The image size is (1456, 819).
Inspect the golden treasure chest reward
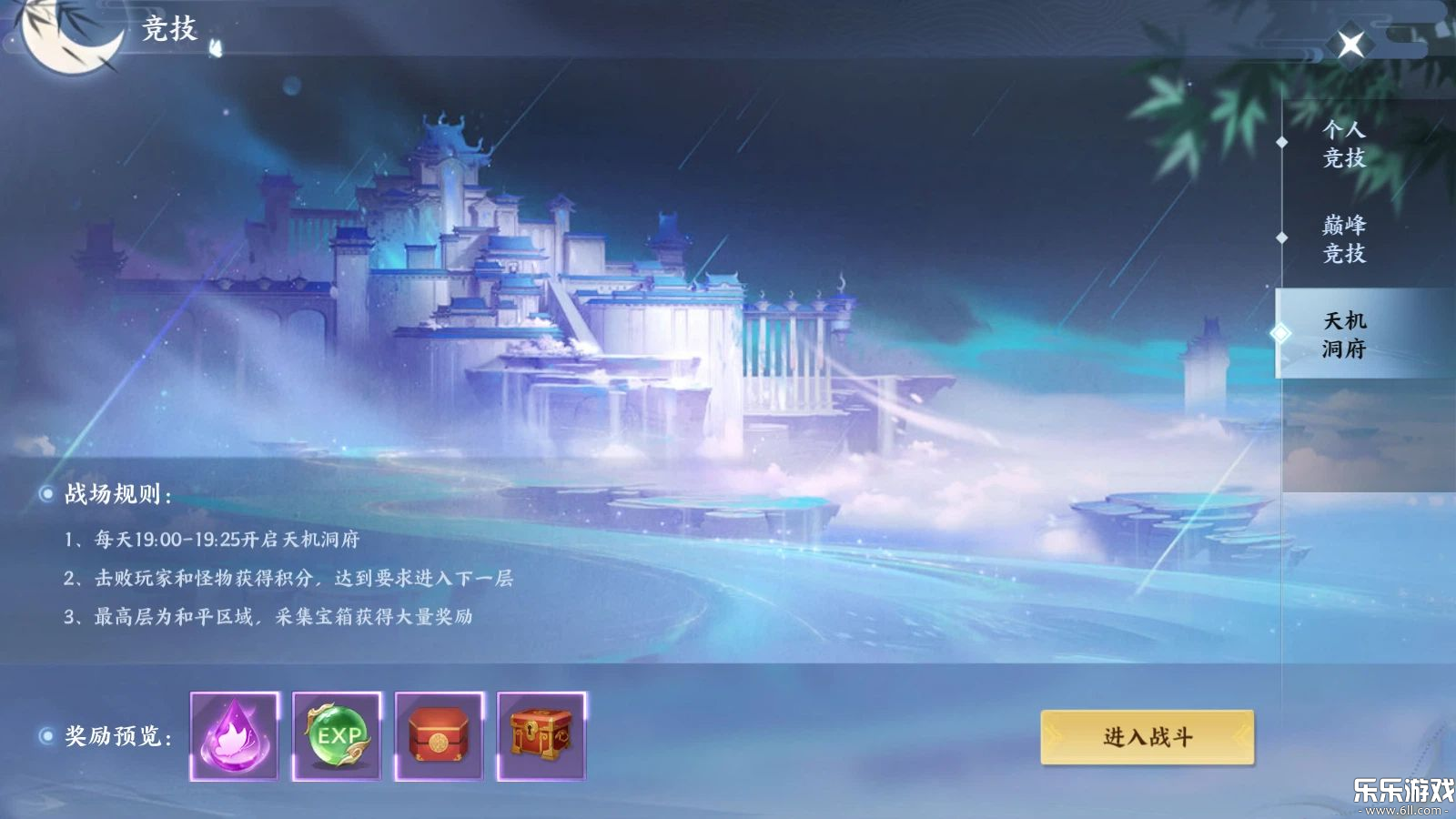(x=543, y=735)
